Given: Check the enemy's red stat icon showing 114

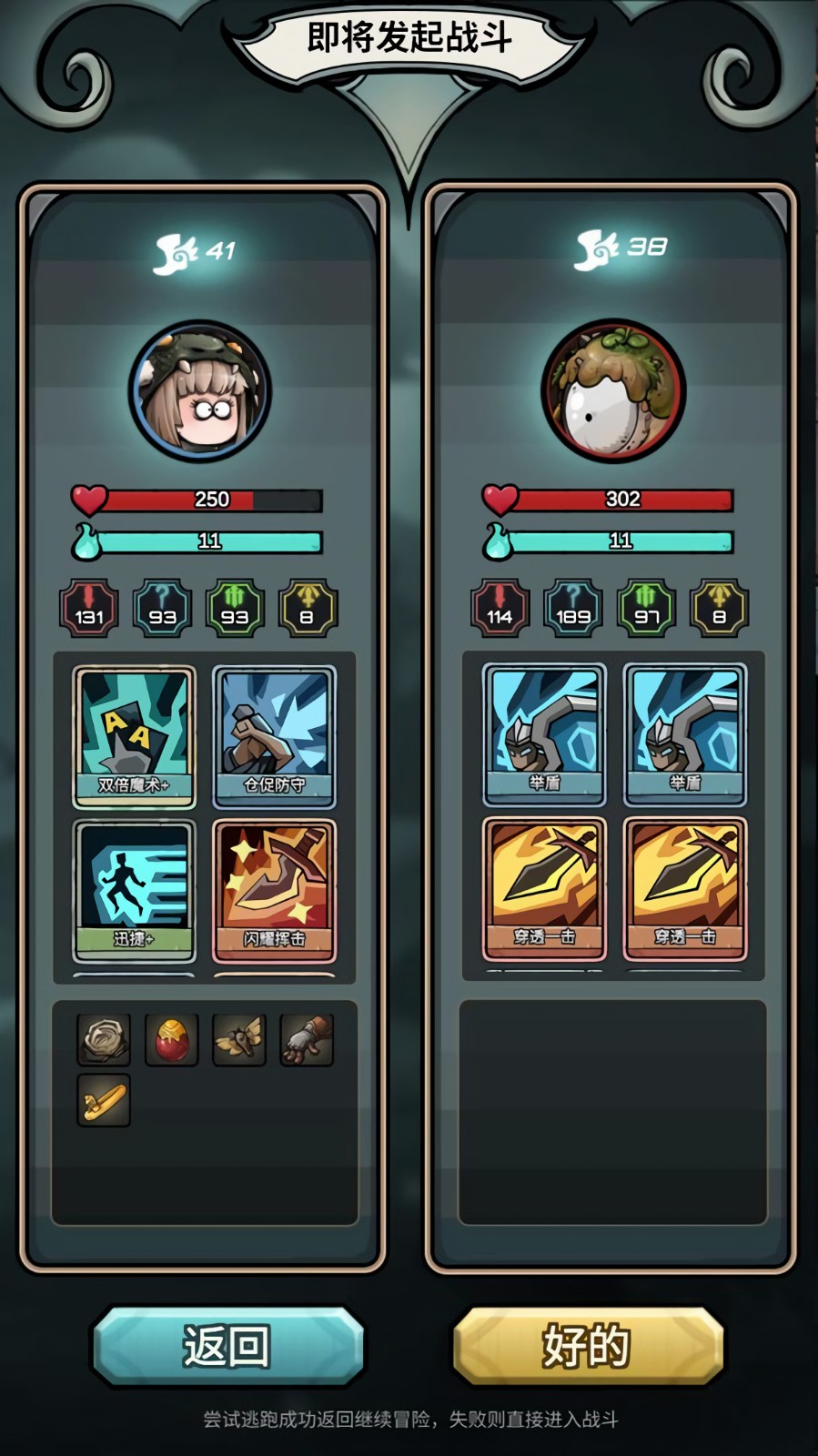Looking at the screenshot, I should (x=500, y=608).
